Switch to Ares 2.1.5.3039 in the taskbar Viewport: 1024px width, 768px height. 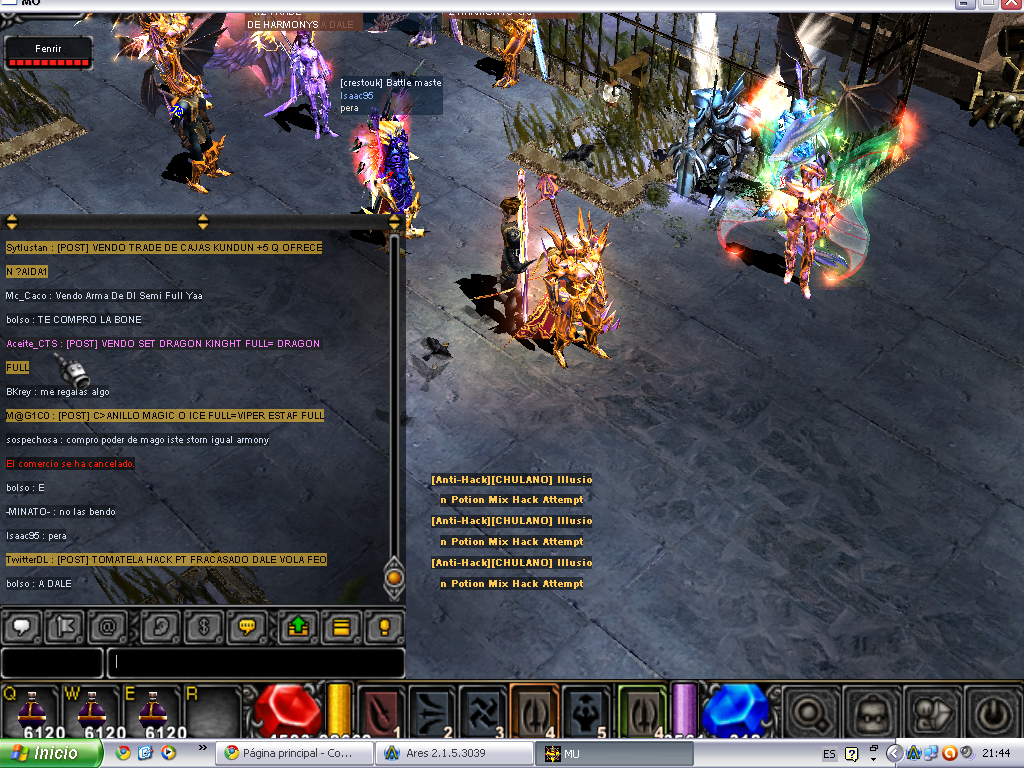444,753
